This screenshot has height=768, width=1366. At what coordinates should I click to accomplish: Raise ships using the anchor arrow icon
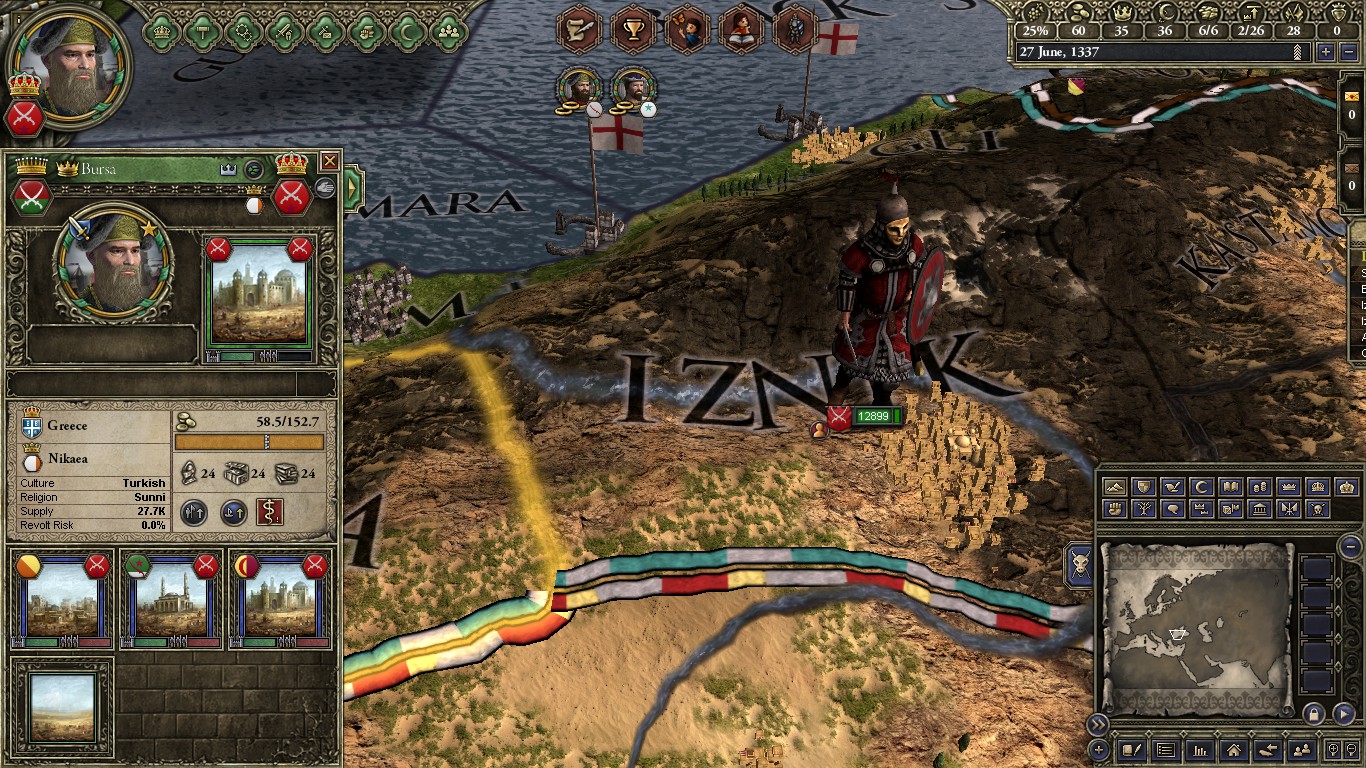(233, 512)
